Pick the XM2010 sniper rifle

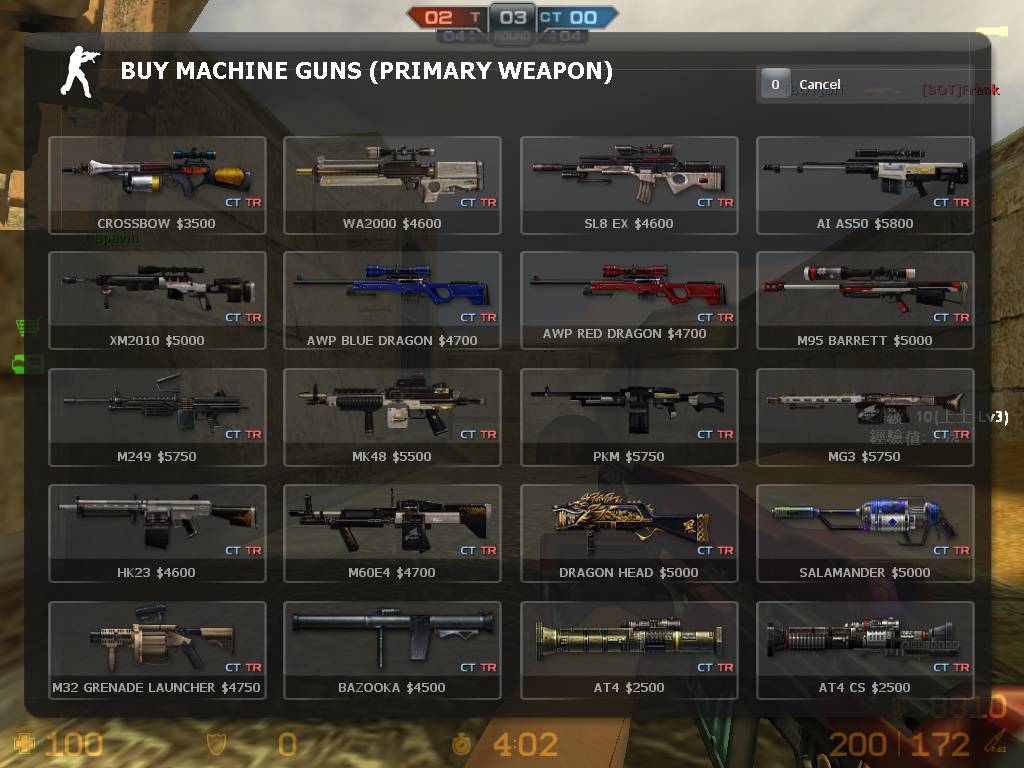[x=157, y=300]
